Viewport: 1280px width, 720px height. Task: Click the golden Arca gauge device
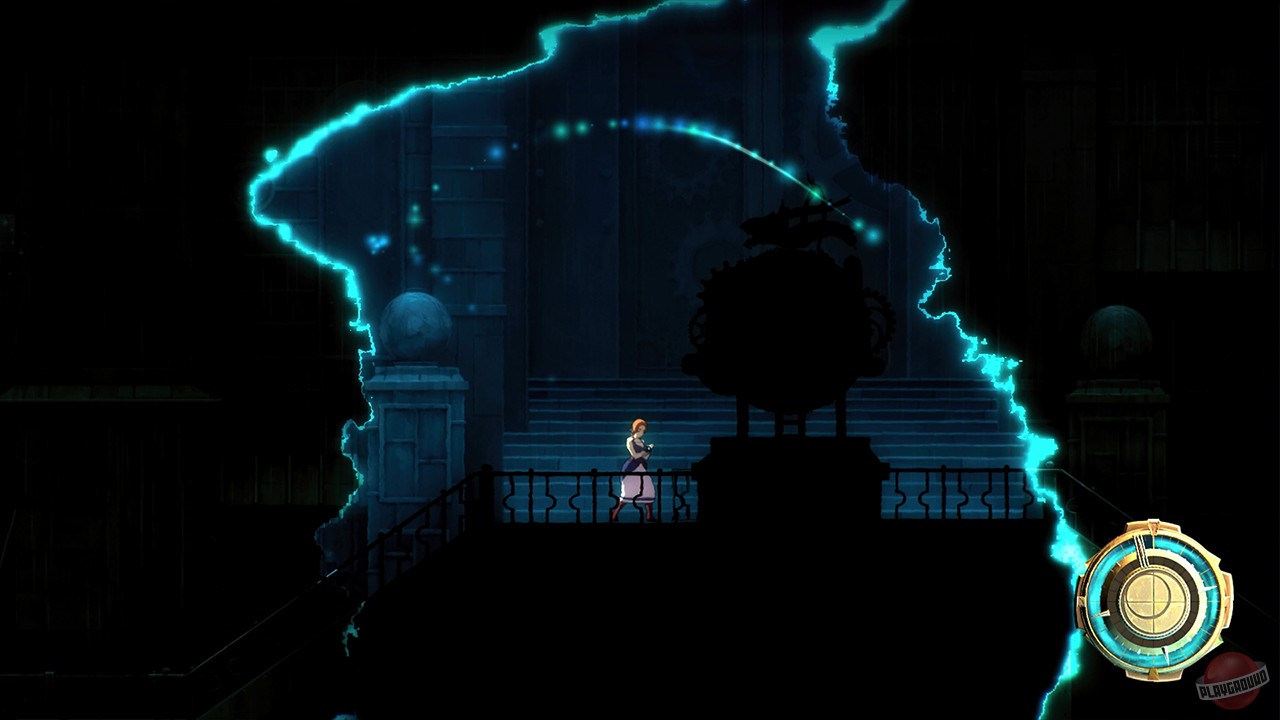(x=1157, y=598)
